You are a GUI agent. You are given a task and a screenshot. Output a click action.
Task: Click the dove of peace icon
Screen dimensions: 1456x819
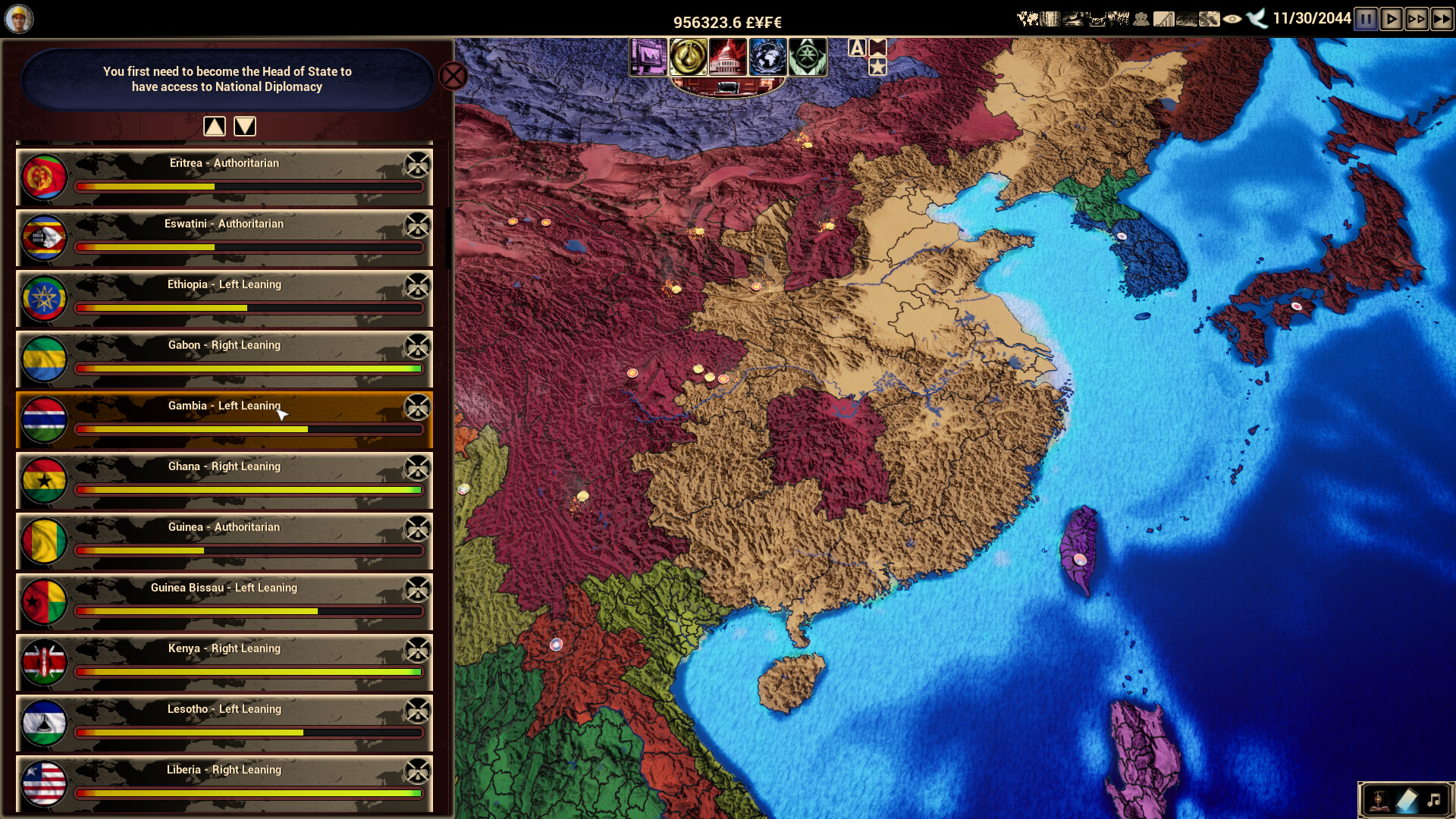coord(1255,19)
